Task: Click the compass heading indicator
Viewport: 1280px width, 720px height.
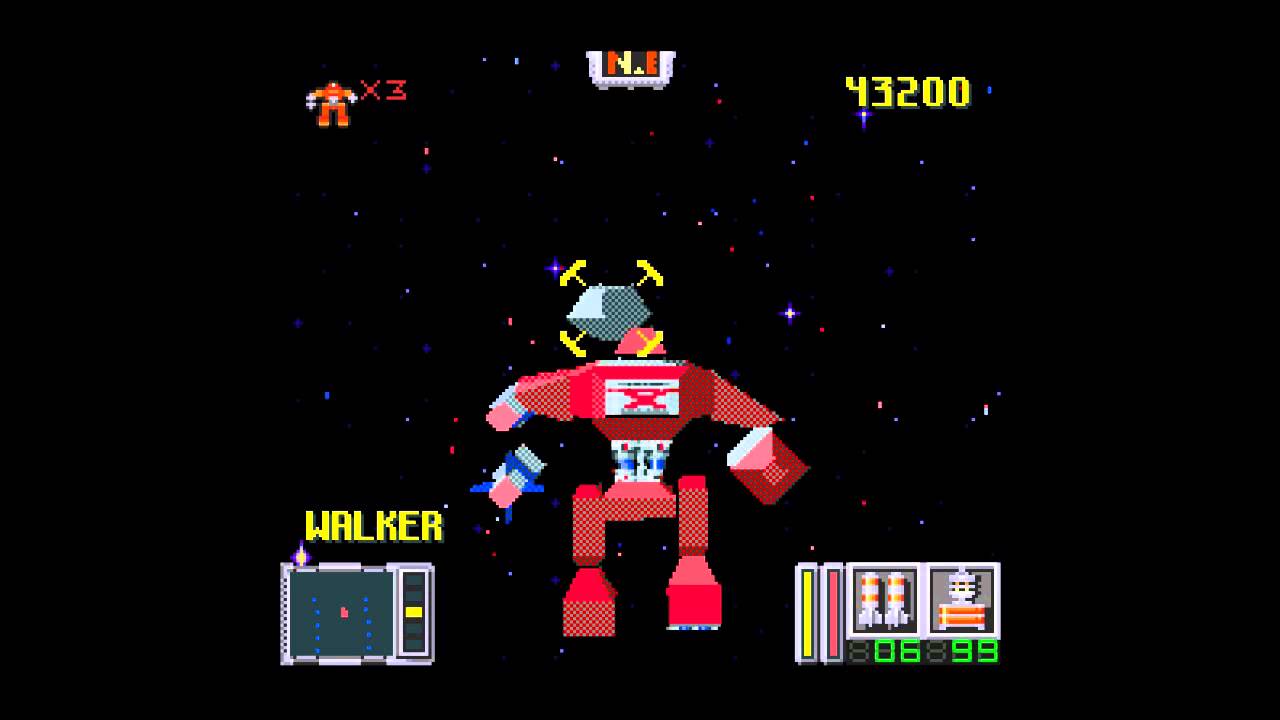Action: [631, 67]
